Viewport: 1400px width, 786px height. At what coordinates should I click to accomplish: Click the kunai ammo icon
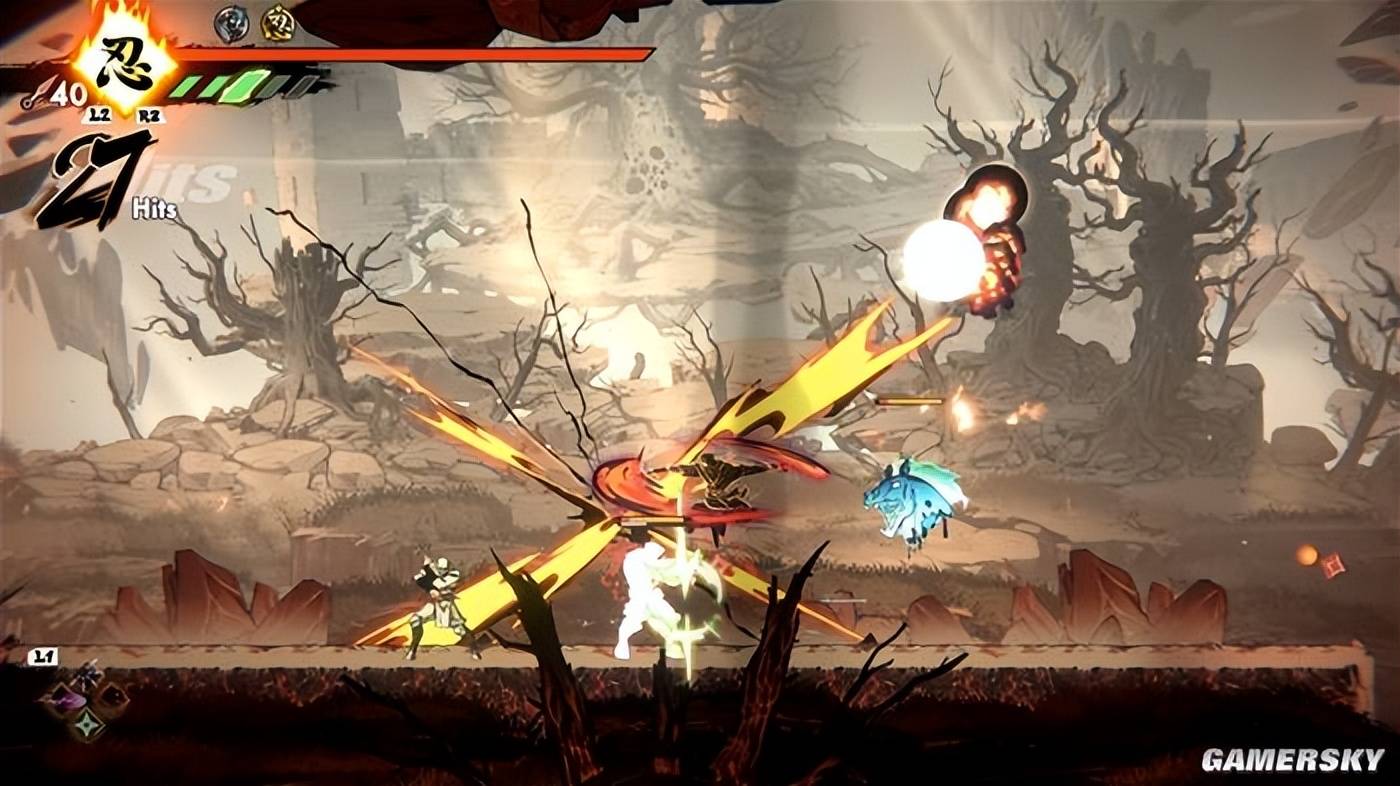[39, 95]
